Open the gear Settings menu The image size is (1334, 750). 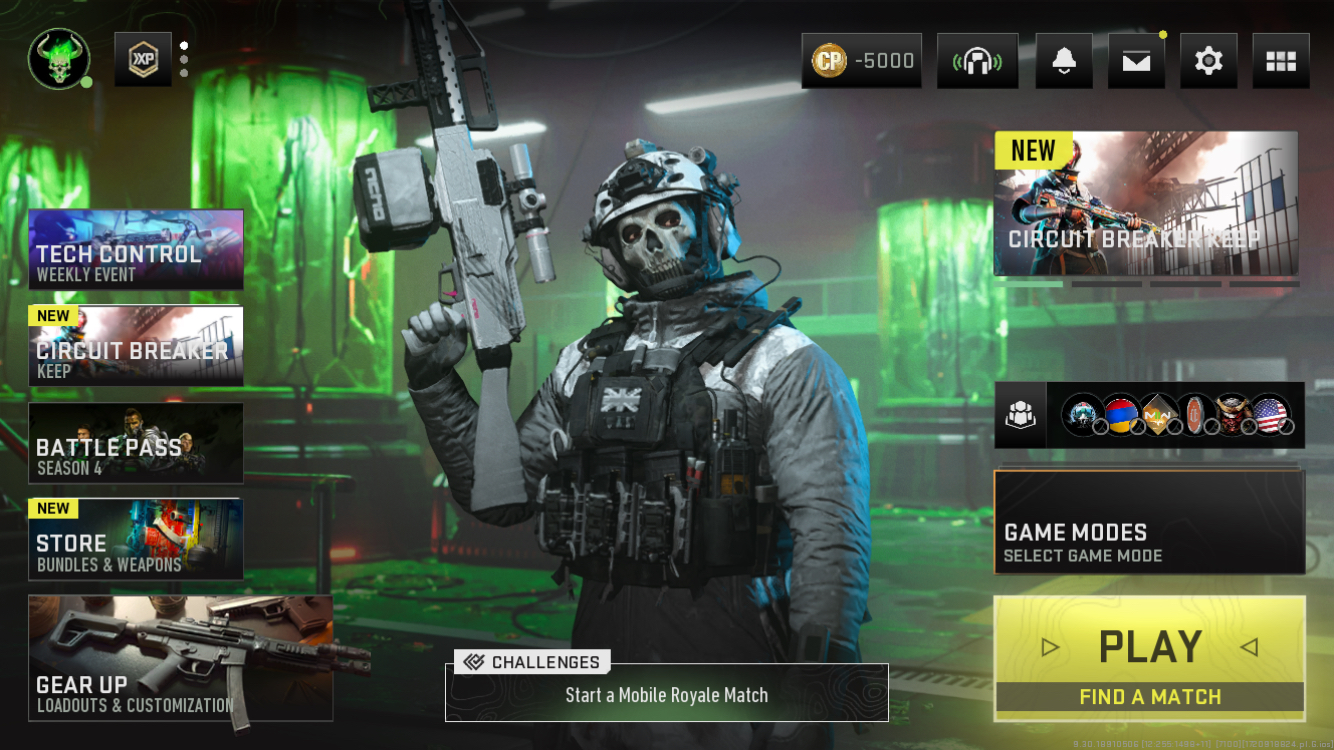tap(1208, 61)
